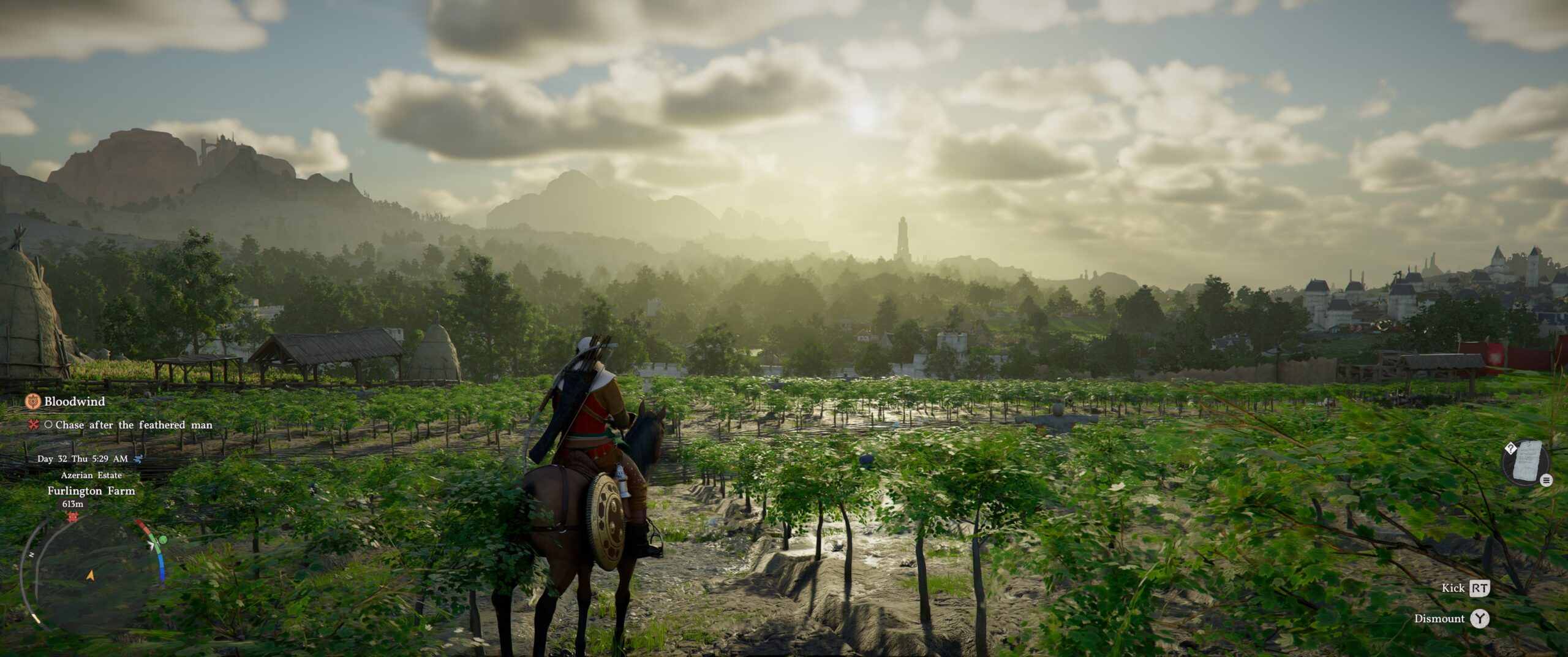Click the green marker beside the minimap
The width and height of the screenshot is (1568, 657).
(x=162, y=539)
